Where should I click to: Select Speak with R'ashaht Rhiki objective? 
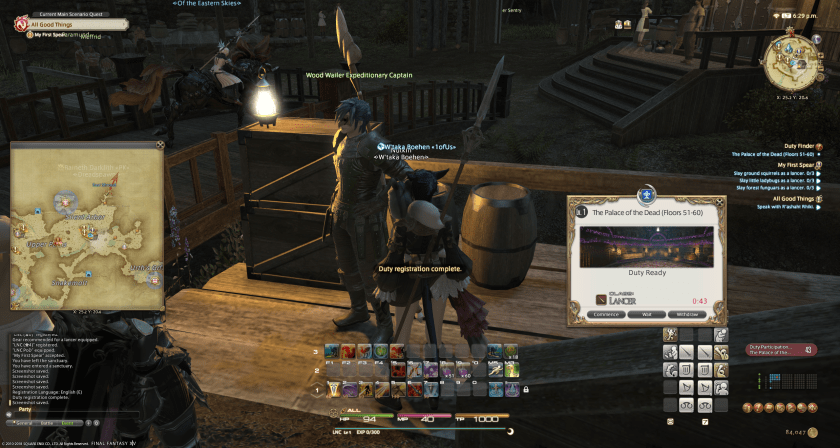(x=778, y=207)
